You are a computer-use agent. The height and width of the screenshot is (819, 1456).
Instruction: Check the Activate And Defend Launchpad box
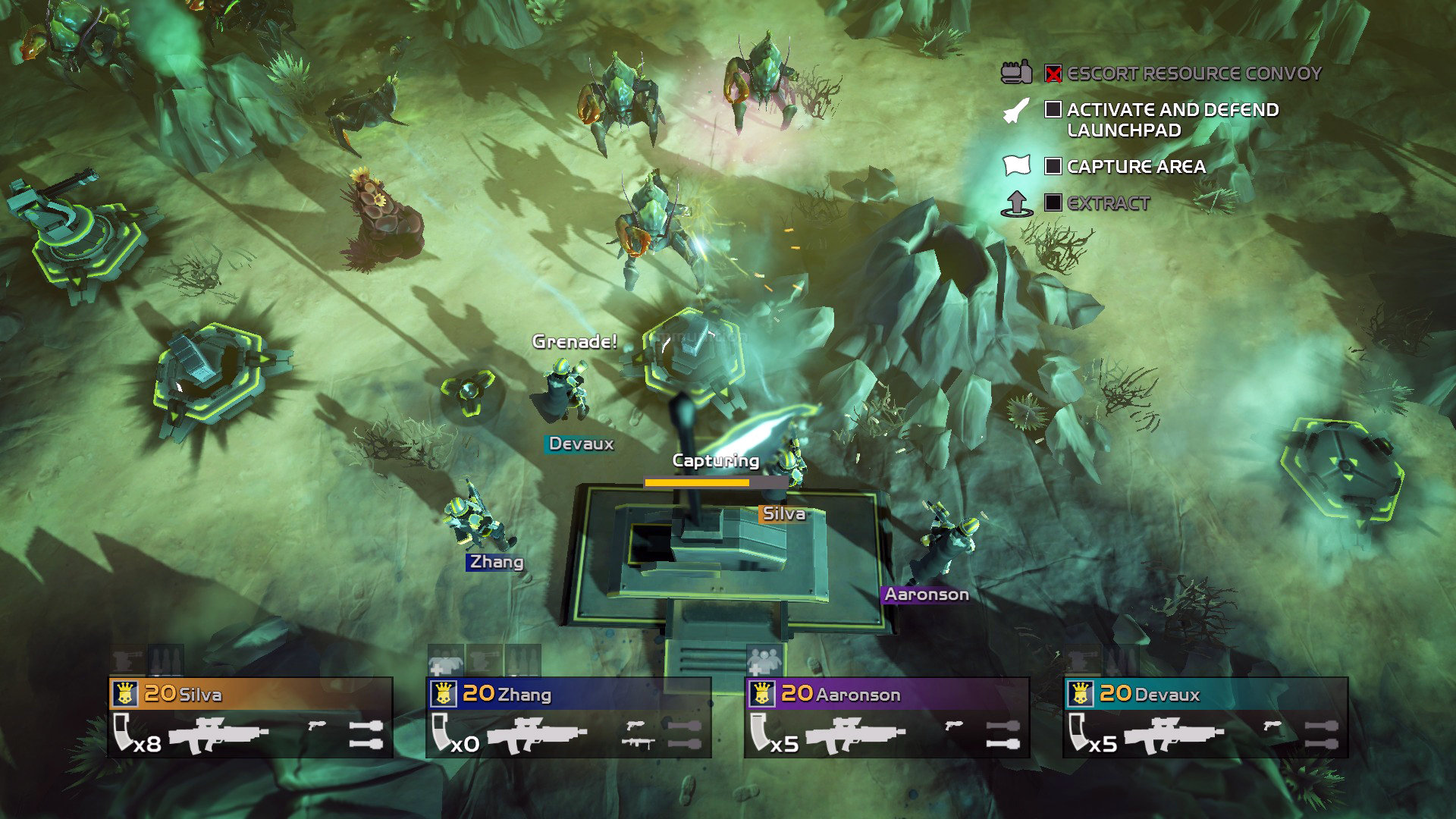pos(1052,110)
